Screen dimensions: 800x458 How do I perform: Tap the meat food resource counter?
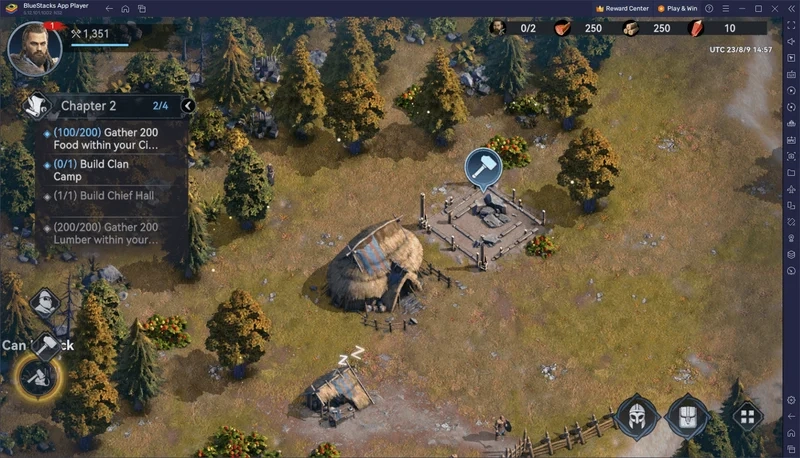pos(580,28)
